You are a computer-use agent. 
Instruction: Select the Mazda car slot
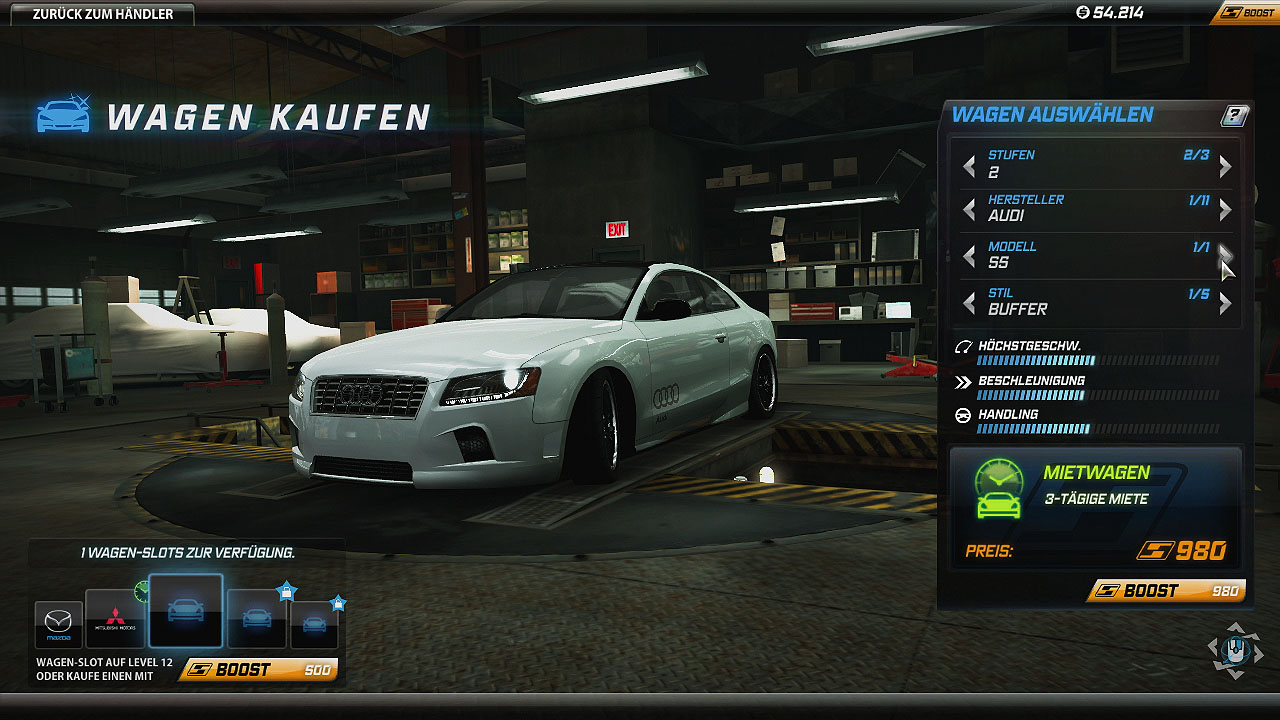[x=58, y=624]
